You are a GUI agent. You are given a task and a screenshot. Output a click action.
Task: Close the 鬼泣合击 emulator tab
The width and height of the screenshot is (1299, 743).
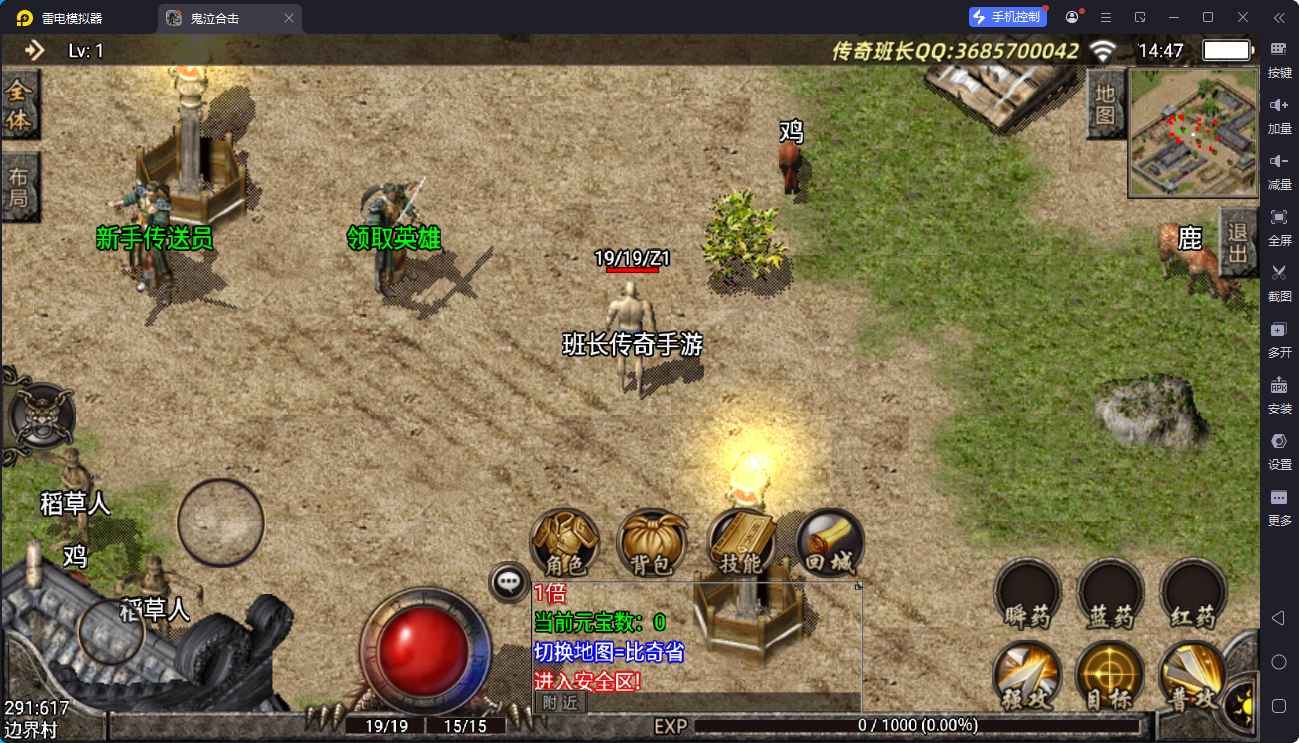289,18
